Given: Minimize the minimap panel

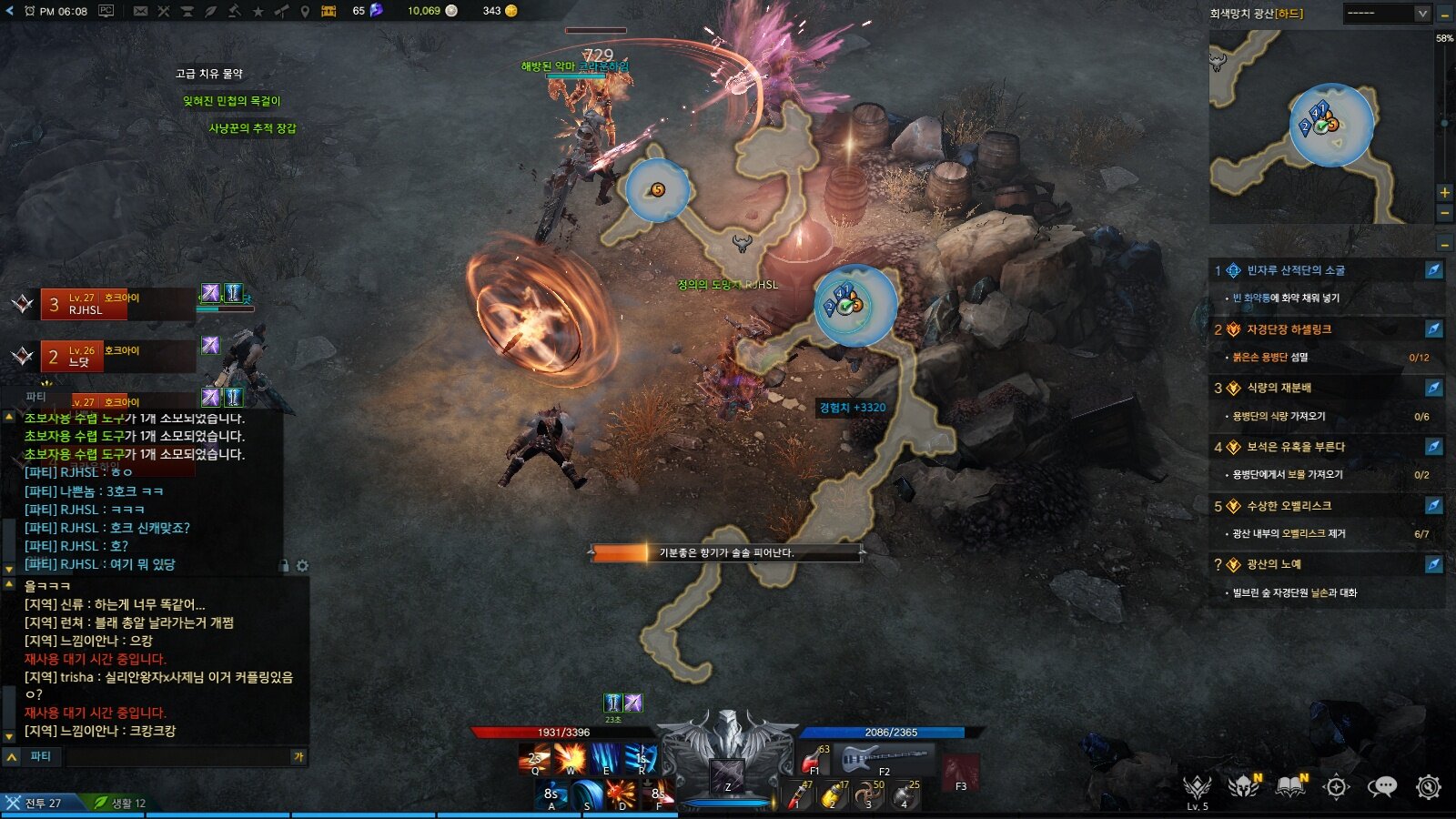Looking at the screenshot, I should pos(1445,14).
